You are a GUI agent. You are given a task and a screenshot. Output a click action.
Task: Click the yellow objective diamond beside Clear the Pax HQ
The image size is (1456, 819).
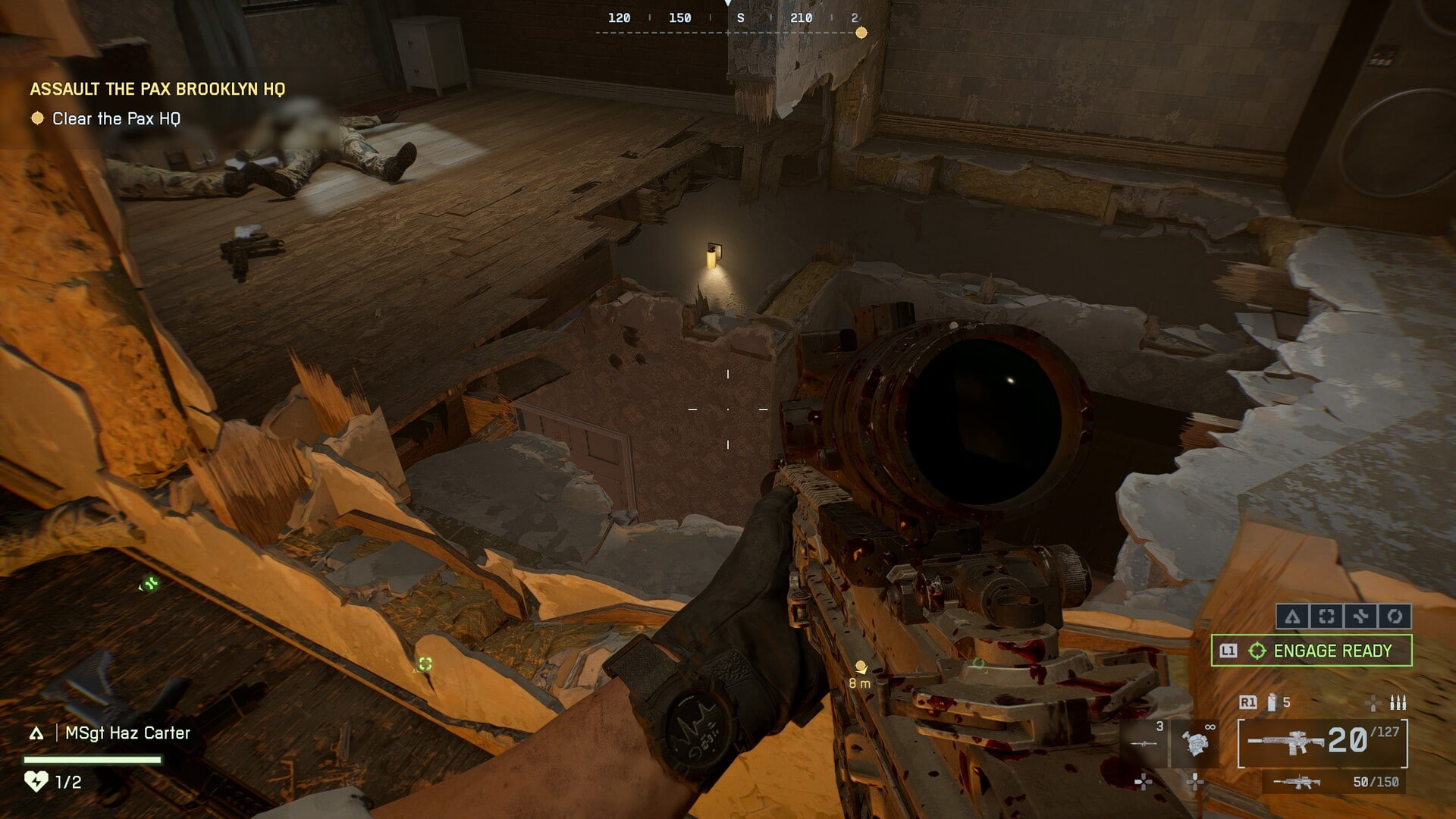click(36, 118)
